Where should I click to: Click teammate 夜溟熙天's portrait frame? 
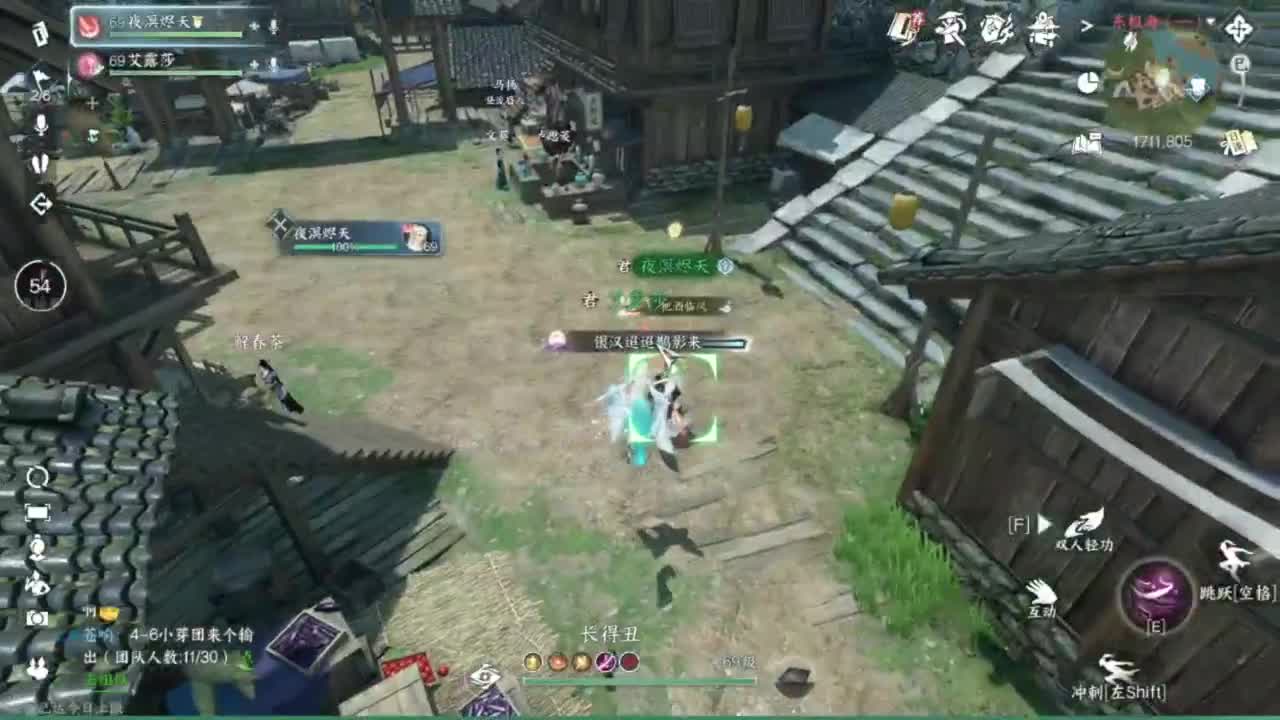click(x=88, y=25)
